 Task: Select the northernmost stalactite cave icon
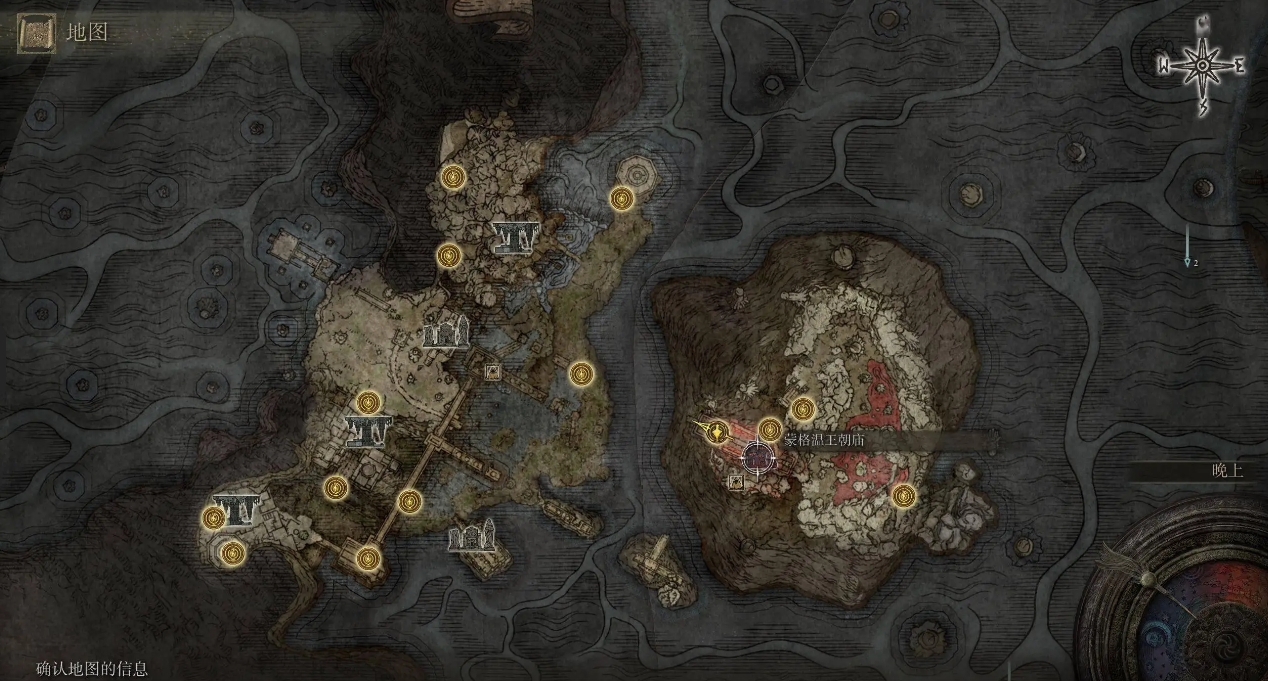click(x=516, y=237)
